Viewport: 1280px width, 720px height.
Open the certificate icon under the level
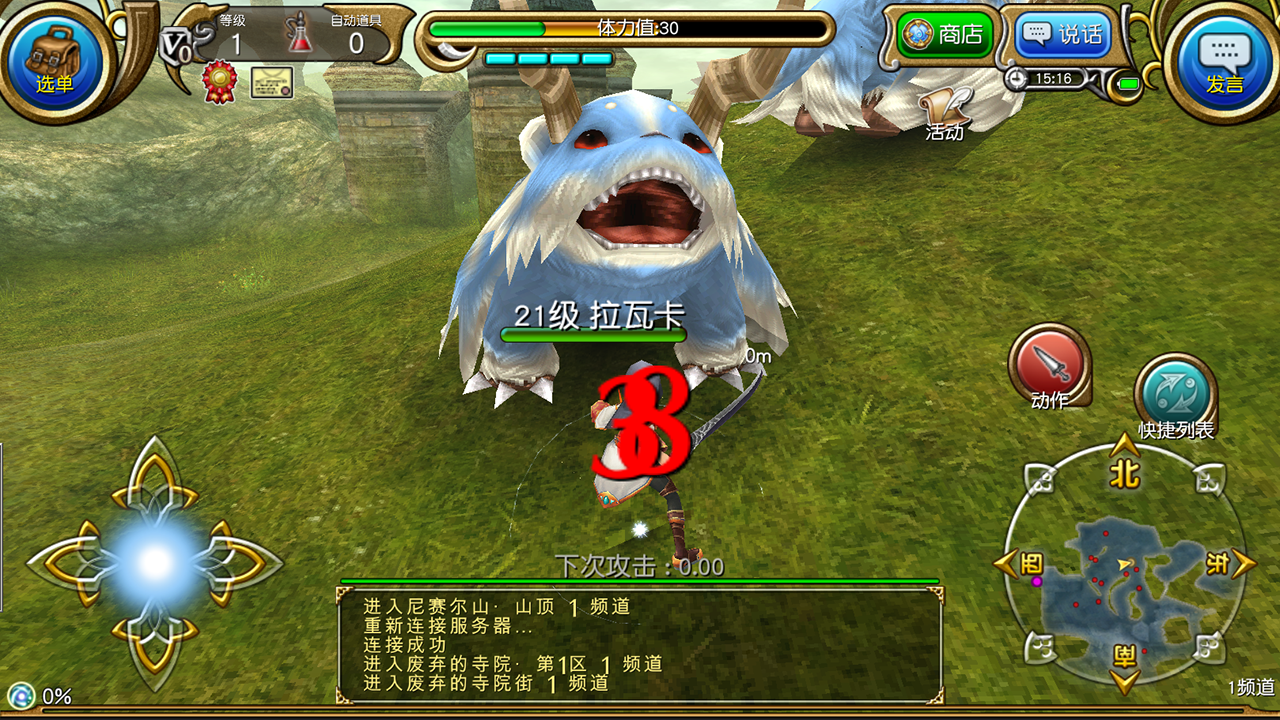pos(271,82)
